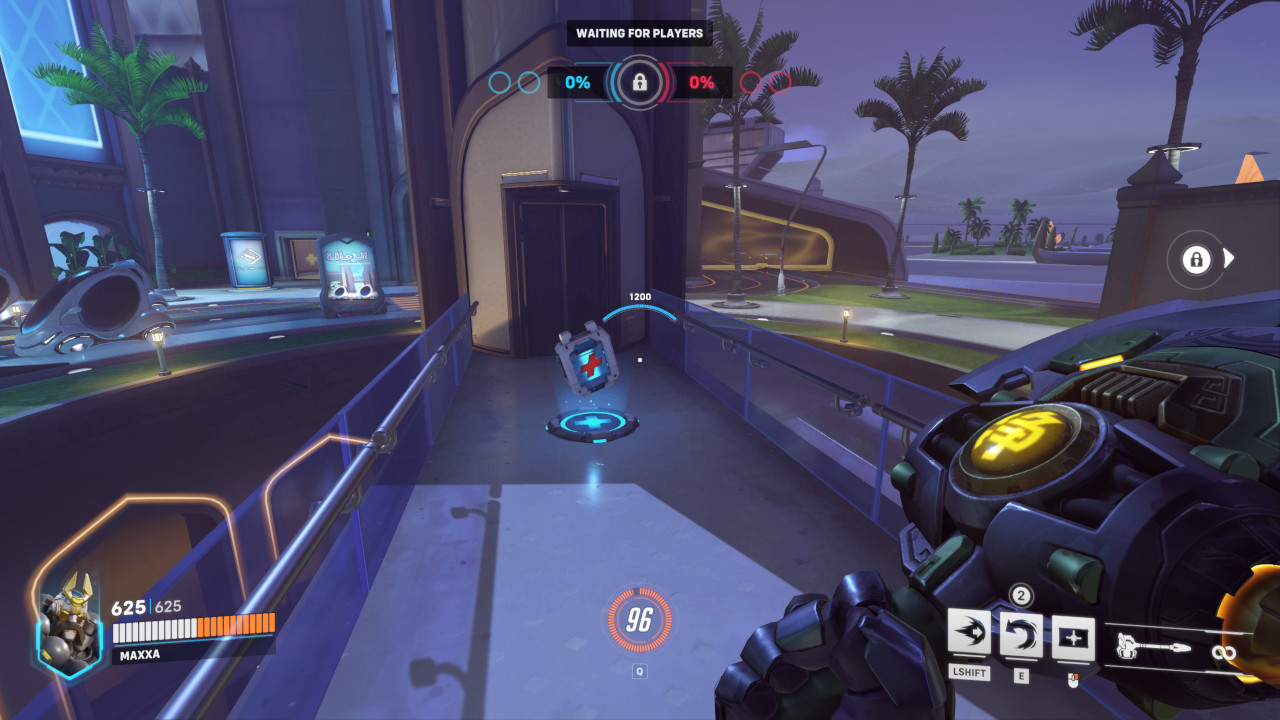This screenshot has height=720, width=1280.
Task: Click the lock icon on the right edge
Action: 1196,257
